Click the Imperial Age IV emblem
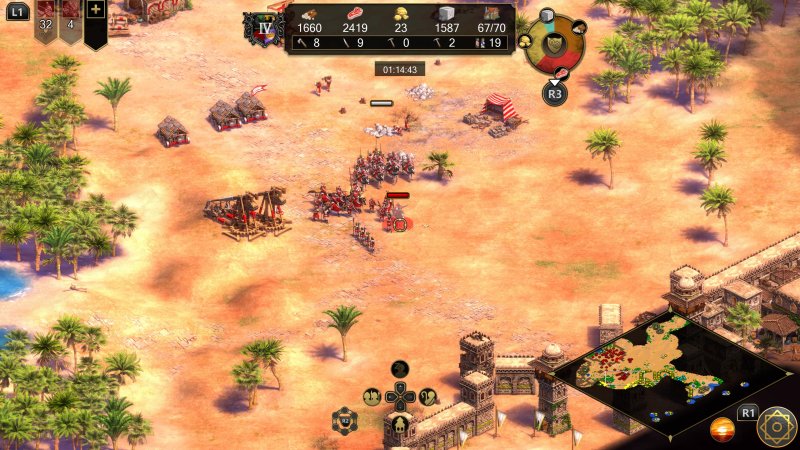800x450 pixels. pyautogui.click(x=265, y=29)
